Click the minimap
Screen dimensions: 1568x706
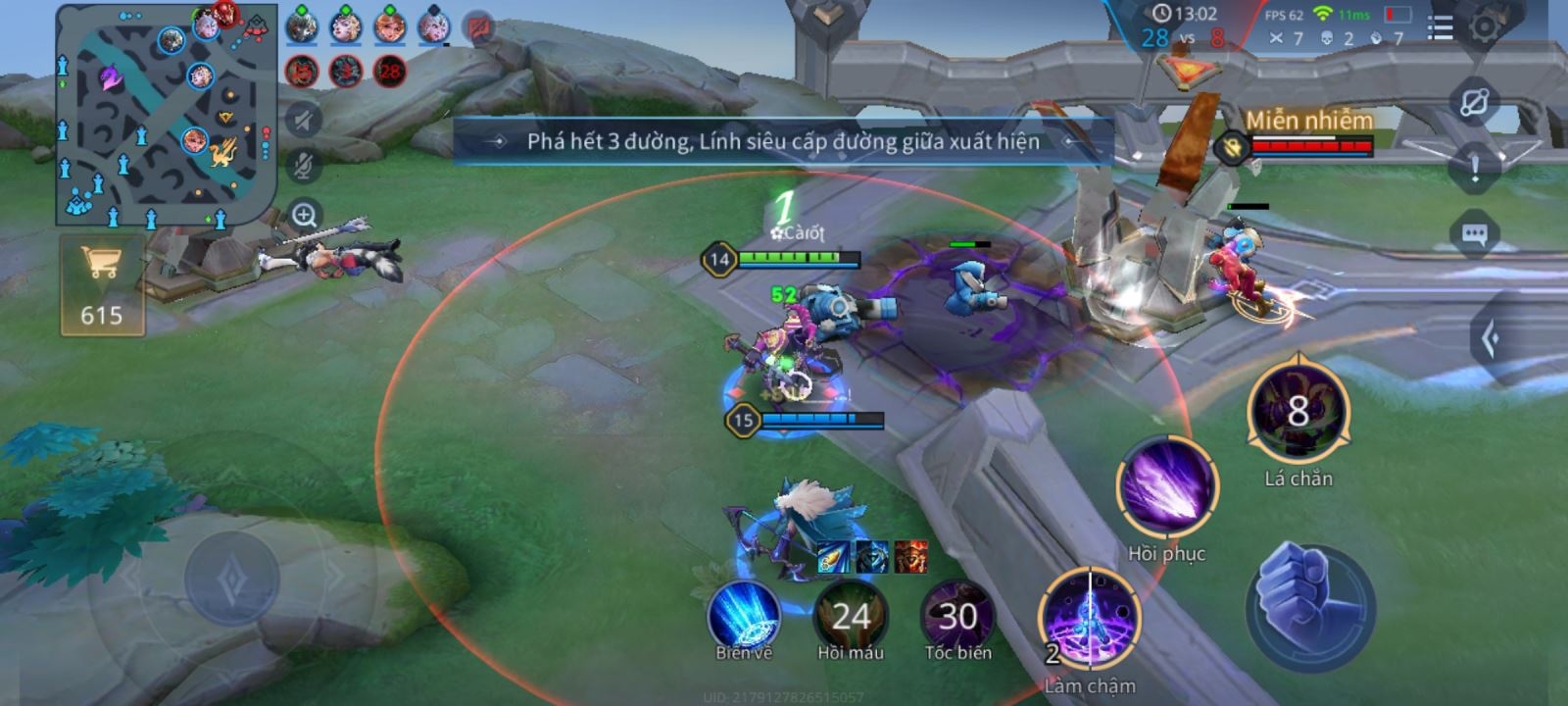tap(165, 115)
